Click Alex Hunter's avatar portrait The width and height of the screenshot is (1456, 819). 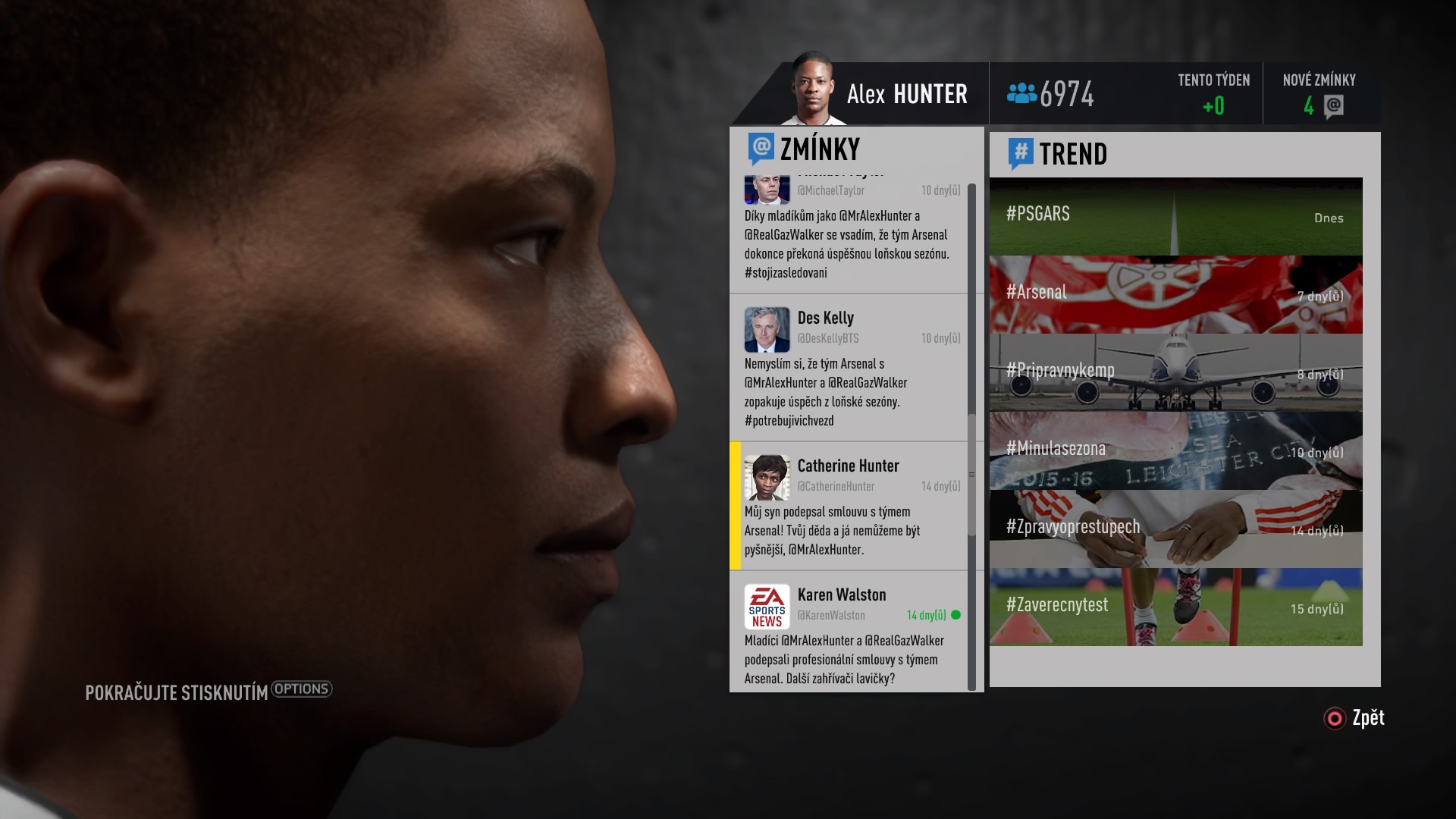(814, 89)
